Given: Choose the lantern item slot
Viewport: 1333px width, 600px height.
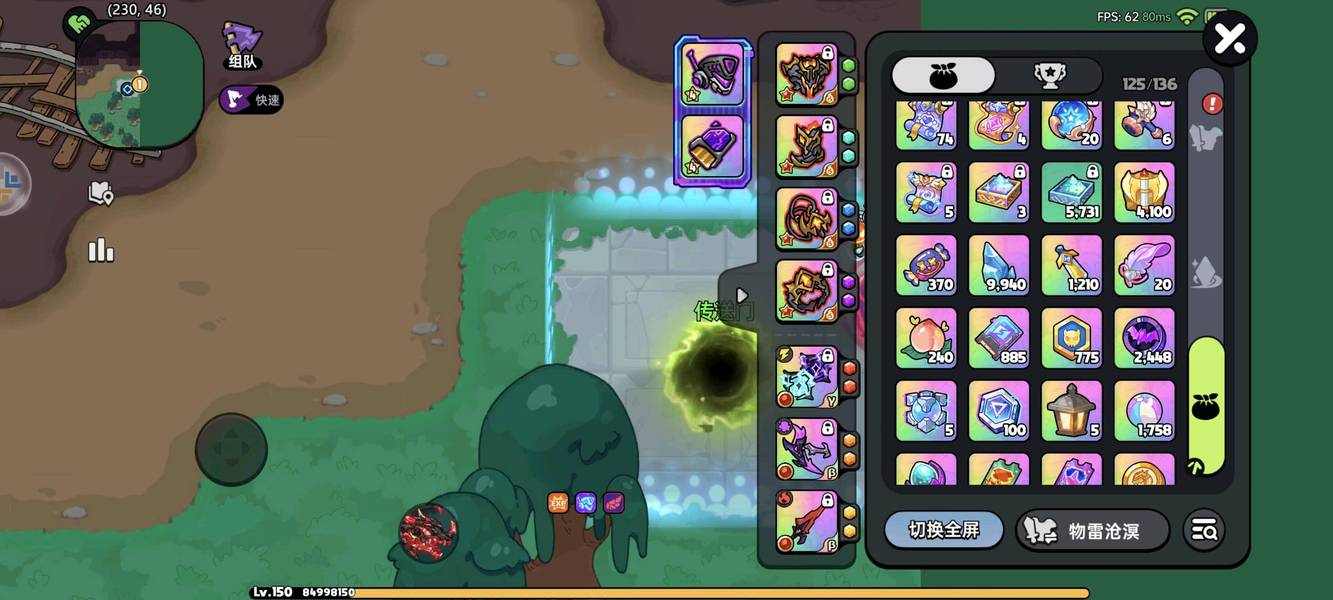Looking at the screenshot, I should (x=1072, y=410).
